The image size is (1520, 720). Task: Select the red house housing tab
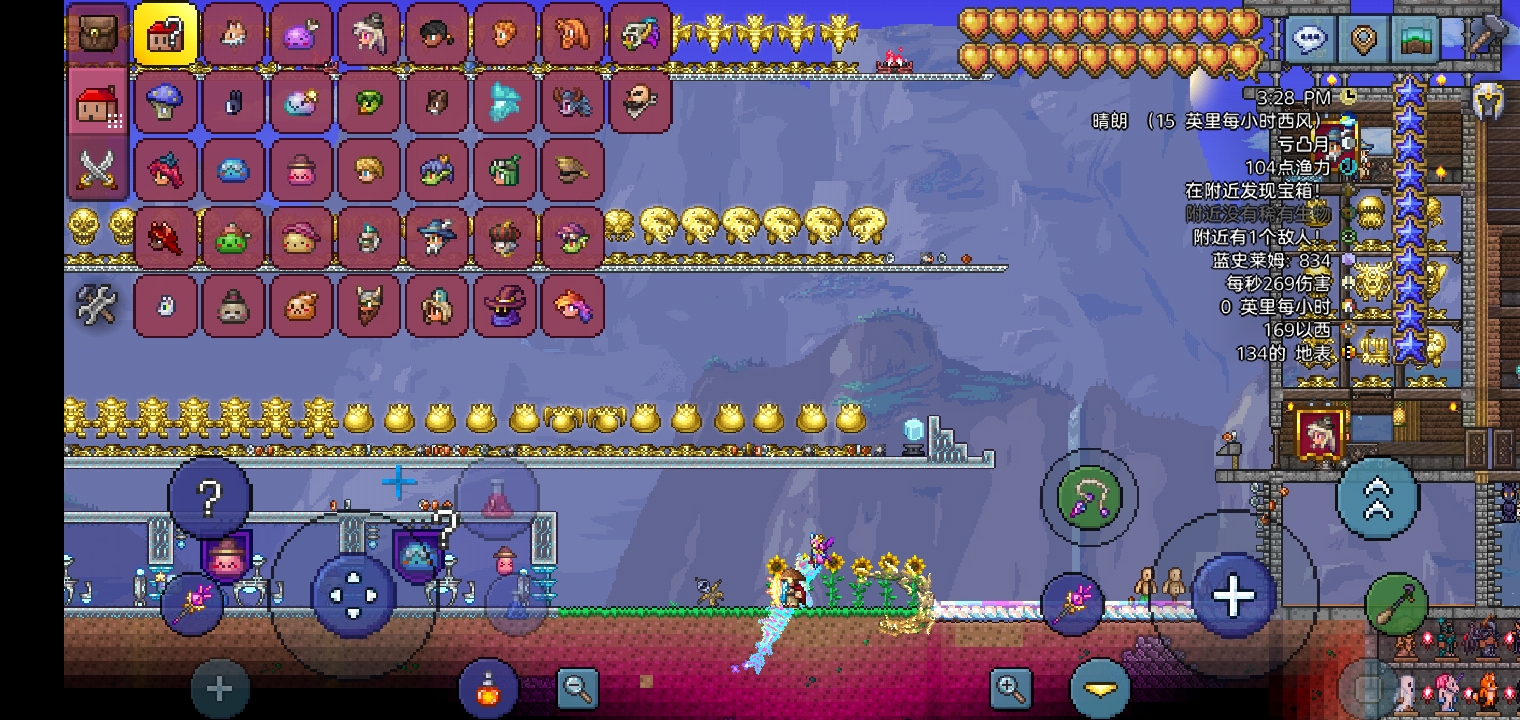point(98,103)
